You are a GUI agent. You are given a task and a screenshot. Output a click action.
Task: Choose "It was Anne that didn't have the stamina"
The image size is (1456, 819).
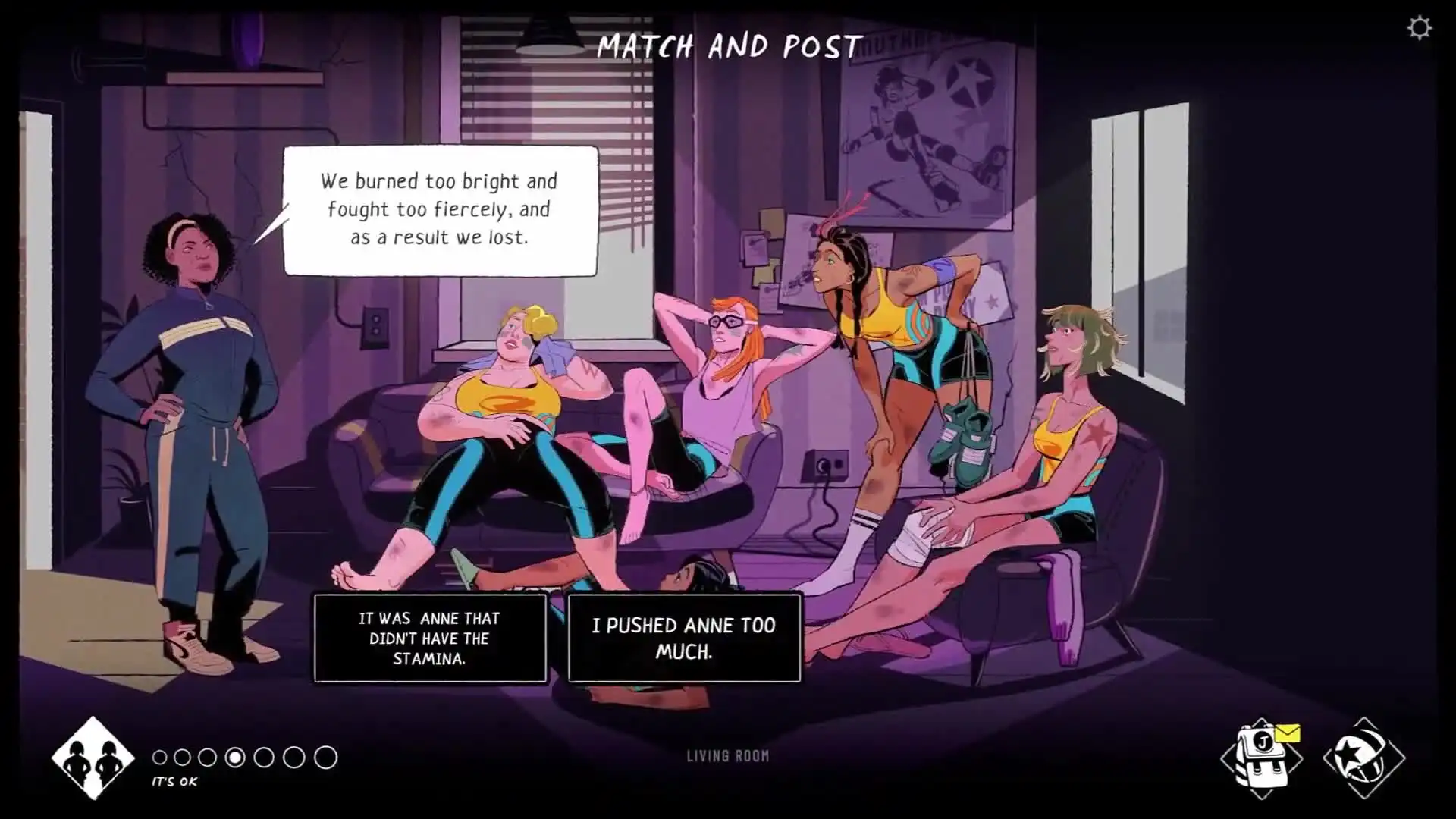click(x=430, y=639)
